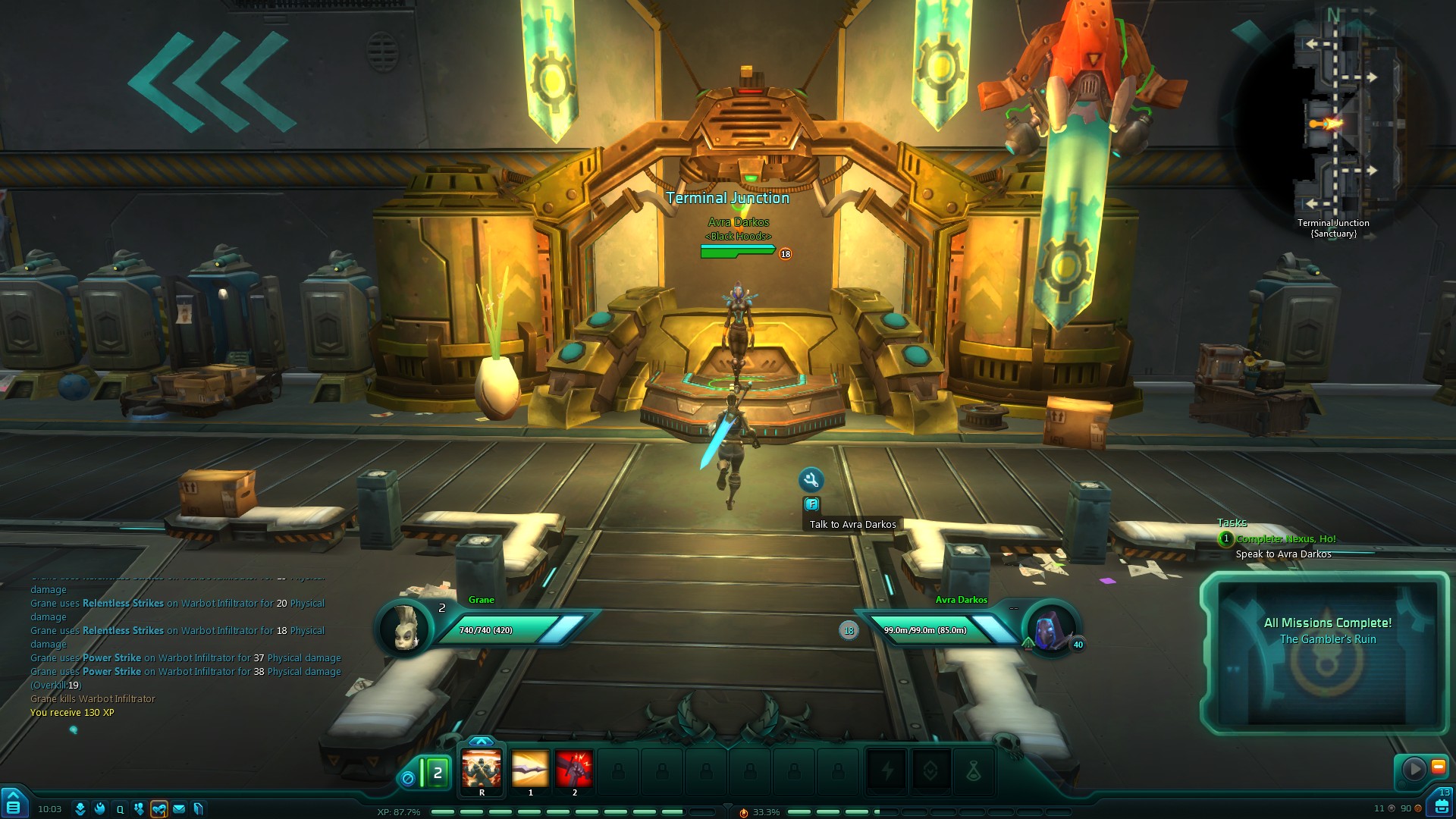Minimize with the orange minus button
Image resolution: width=1456 pixels, height=819 pixels.
[1438, 767]
